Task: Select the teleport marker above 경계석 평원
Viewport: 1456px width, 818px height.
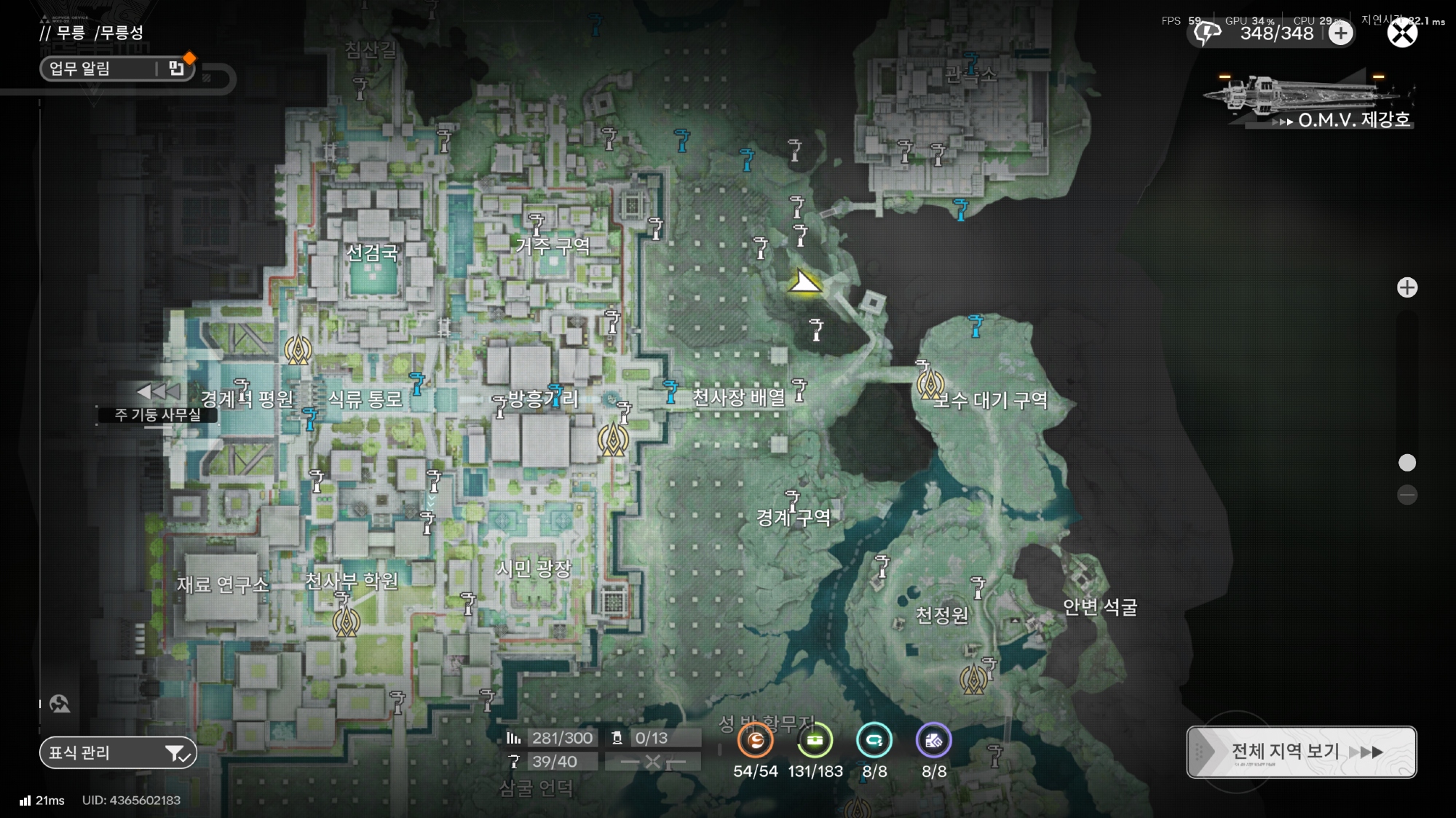Action: 298,350
